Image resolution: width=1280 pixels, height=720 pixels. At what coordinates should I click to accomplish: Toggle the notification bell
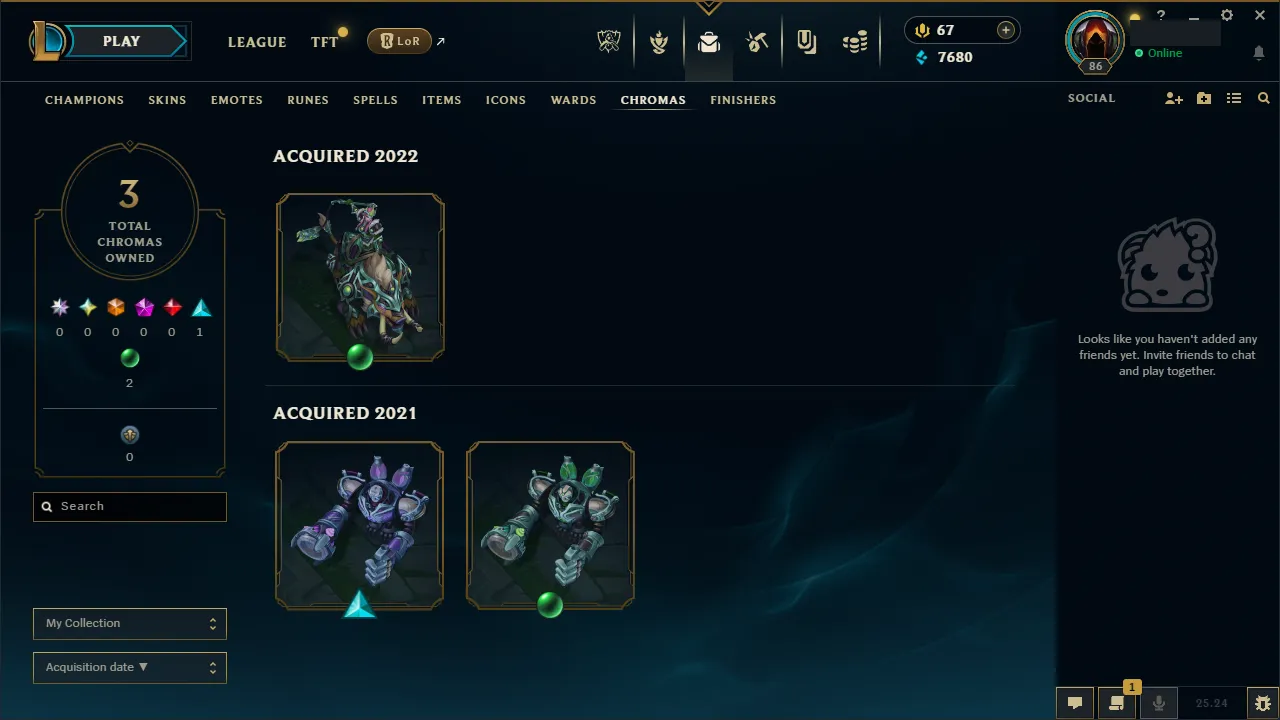pyautogui.click(x=1258, y=52)
